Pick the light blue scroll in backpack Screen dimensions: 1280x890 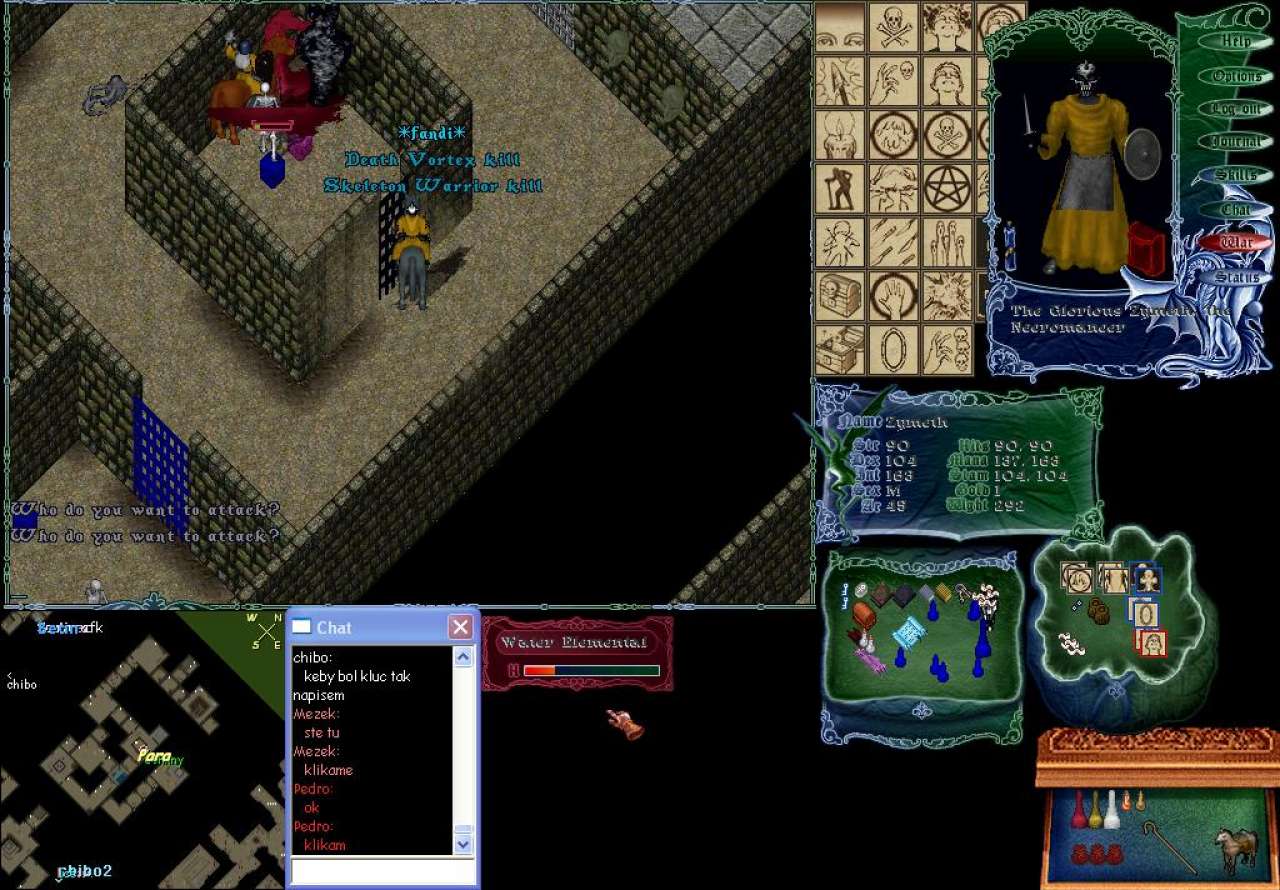coord(908,633)
